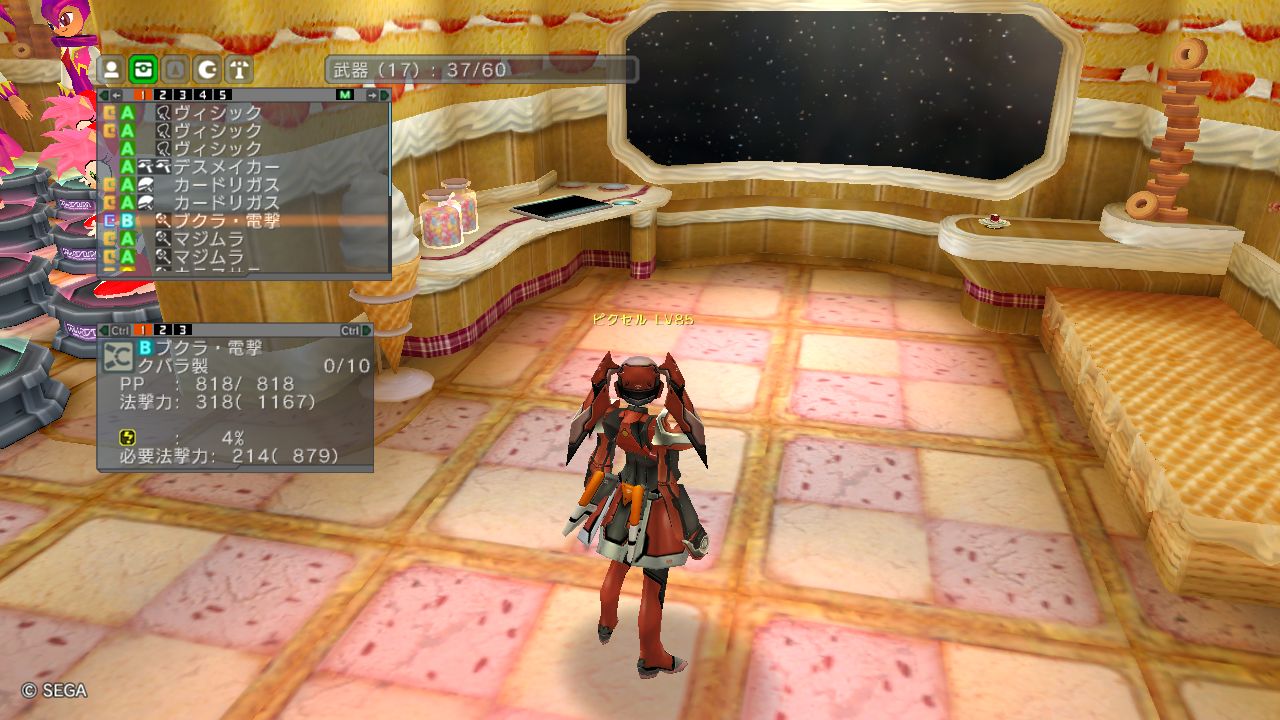Click the weapon list's right arrow button
The image size is (1280, 720).
click(x=372, y=95)
